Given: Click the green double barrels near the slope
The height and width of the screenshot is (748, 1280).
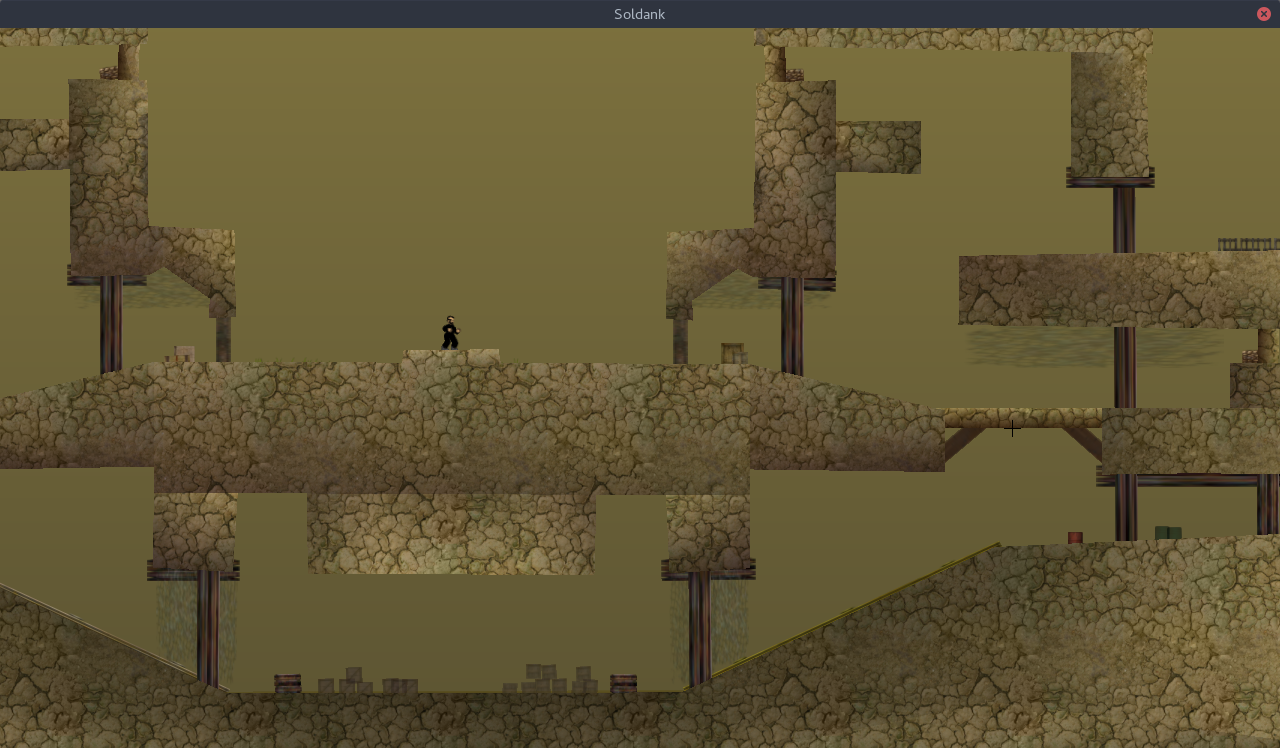Looking at the screenshot, I should coord(1168,530).
